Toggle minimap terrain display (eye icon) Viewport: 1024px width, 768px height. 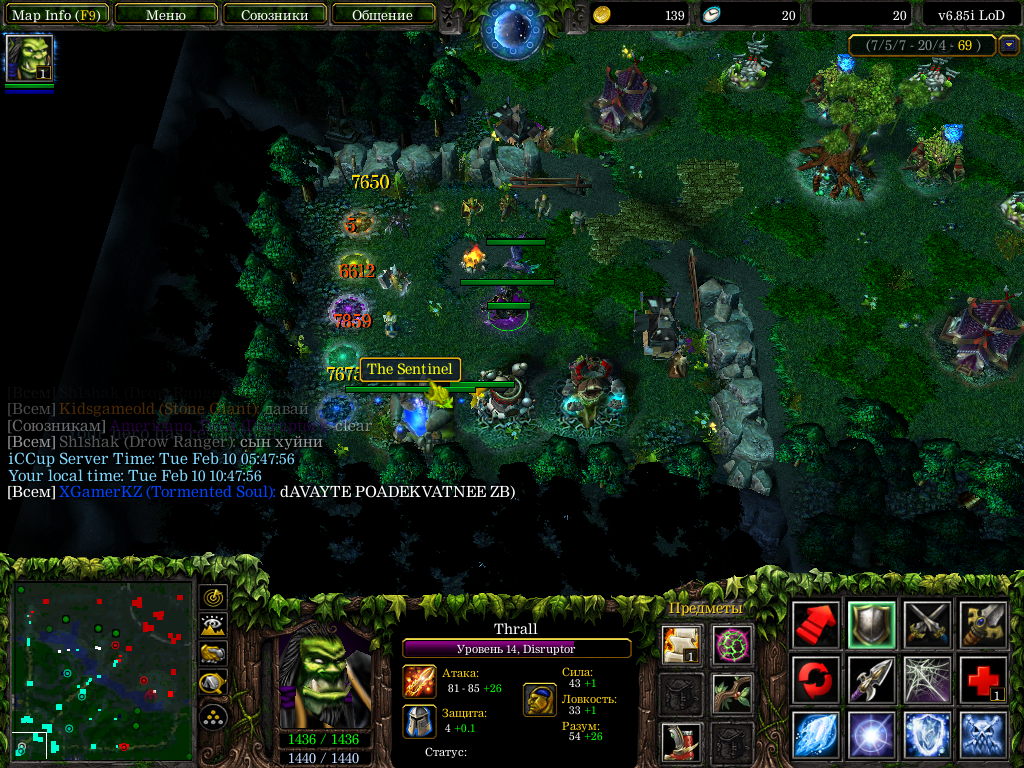[213, 626]
